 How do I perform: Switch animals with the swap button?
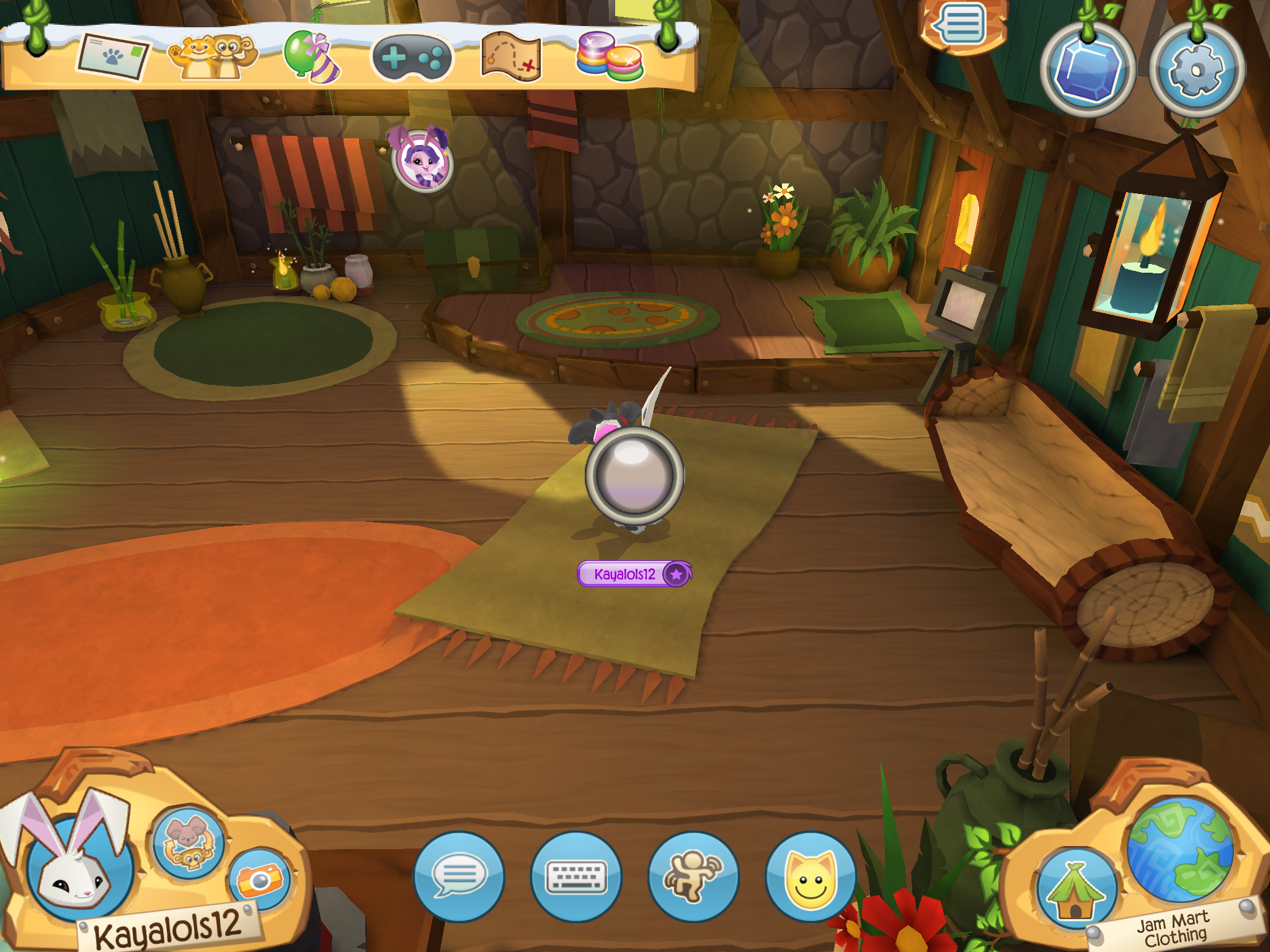pyautogui.click(x=189, y=842)
